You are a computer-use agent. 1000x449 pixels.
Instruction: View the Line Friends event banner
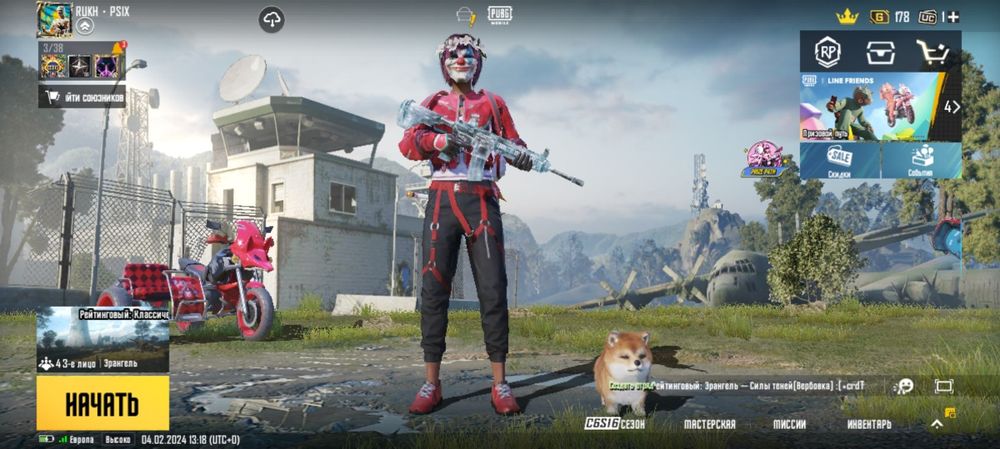[x=870, y=105]
